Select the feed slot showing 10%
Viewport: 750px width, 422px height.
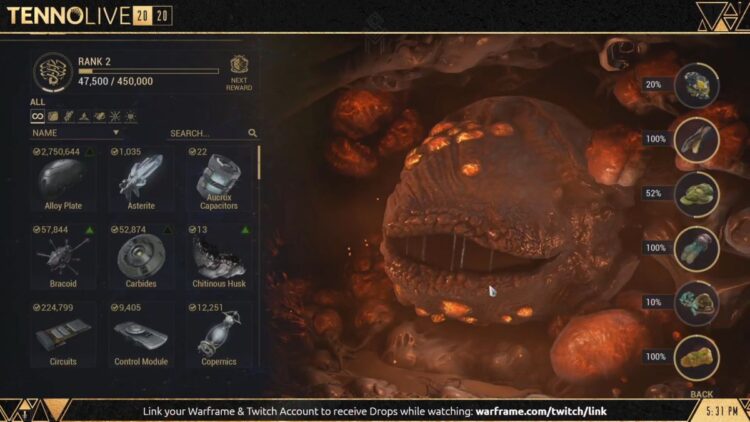(696, 302)
